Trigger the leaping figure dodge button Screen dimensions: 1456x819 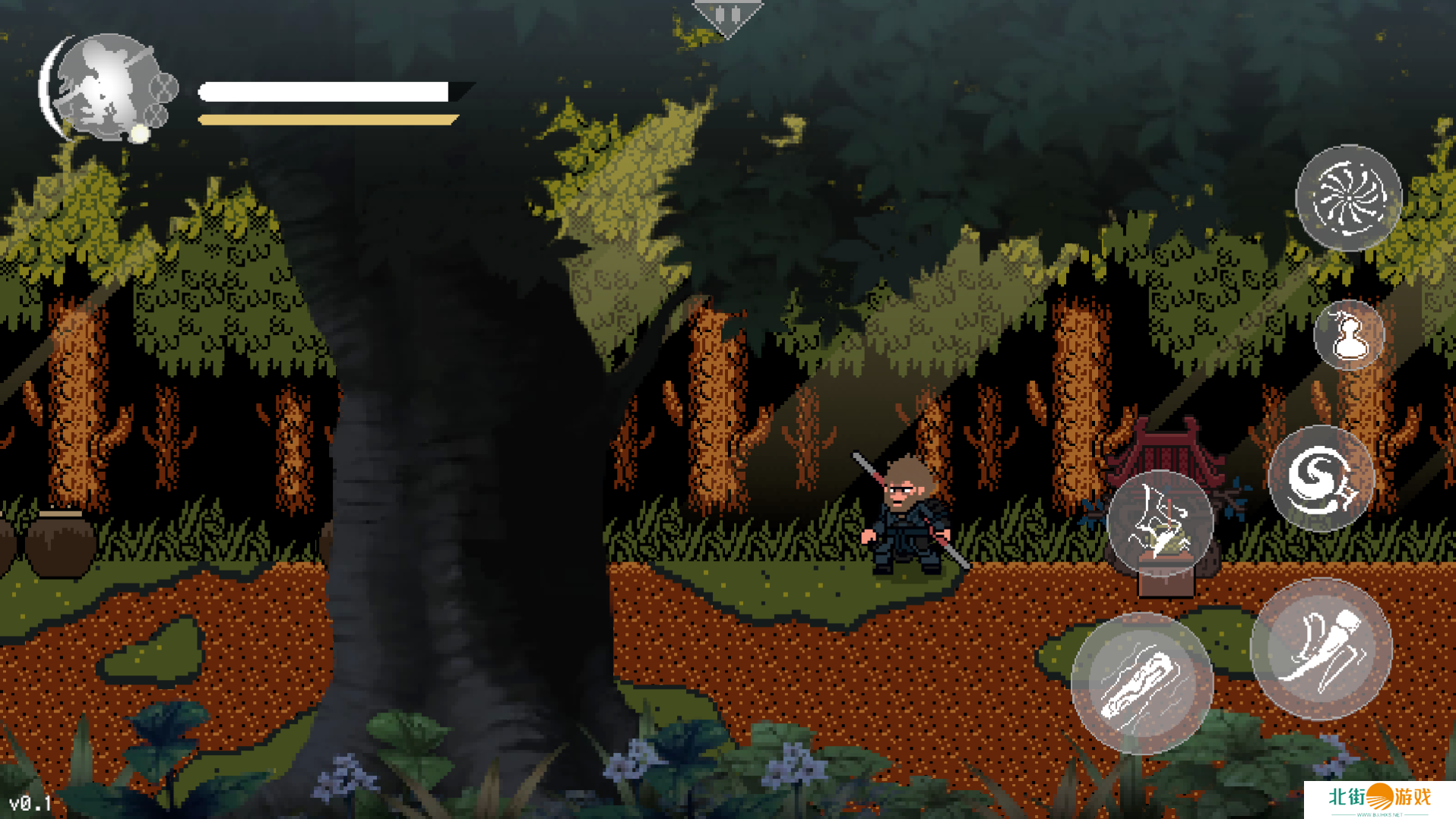coord(1160,523)
